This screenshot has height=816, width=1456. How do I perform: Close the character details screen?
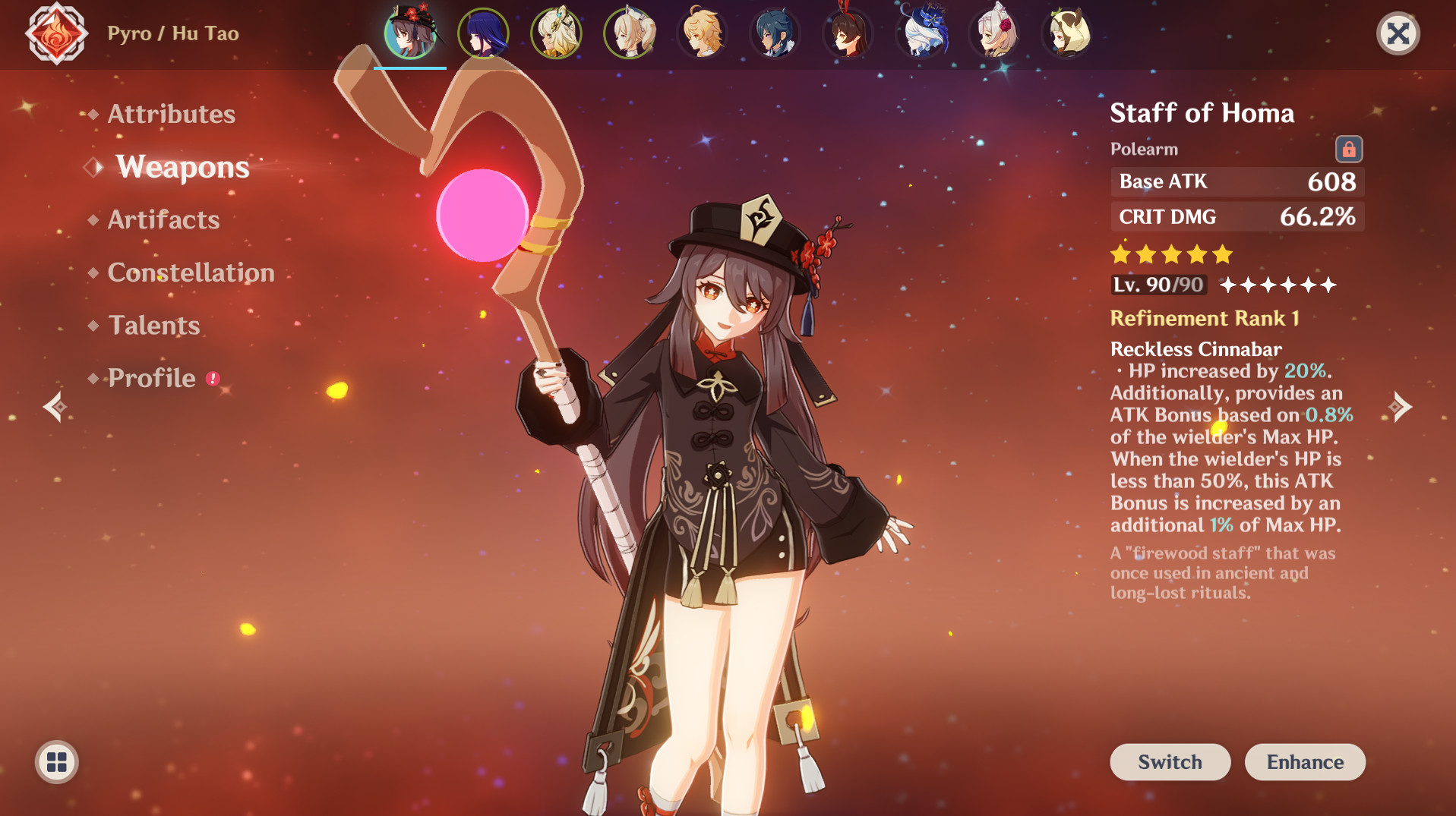tap(1398, 33)
